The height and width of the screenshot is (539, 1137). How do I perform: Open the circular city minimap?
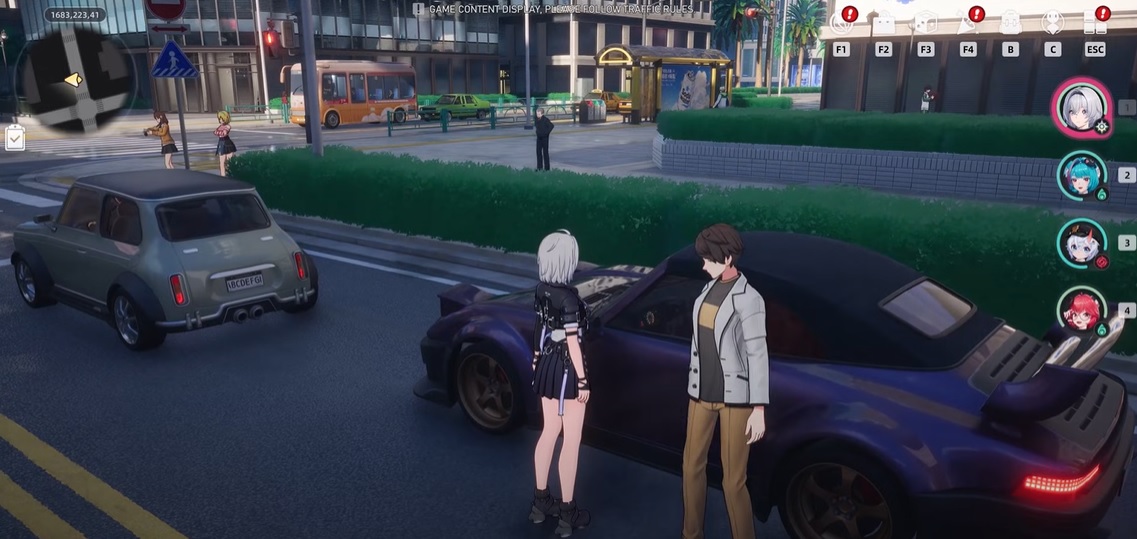pyautogui.click(x=72, y=78)
